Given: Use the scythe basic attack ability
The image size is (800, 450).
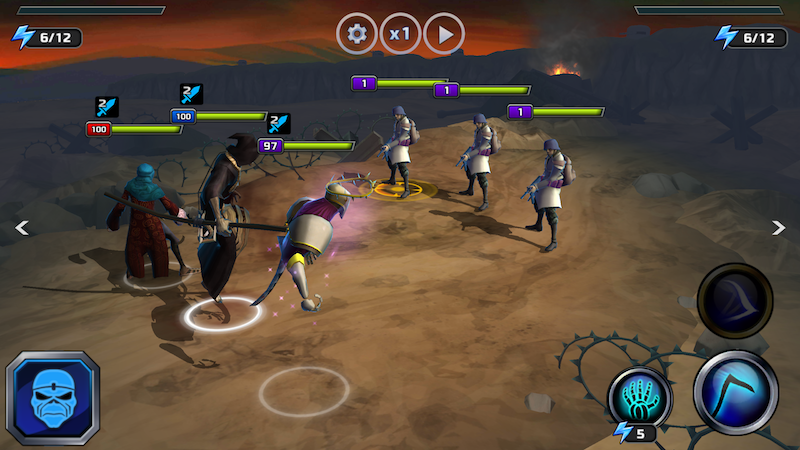Looking at the screenshot, I should [736, 393].
